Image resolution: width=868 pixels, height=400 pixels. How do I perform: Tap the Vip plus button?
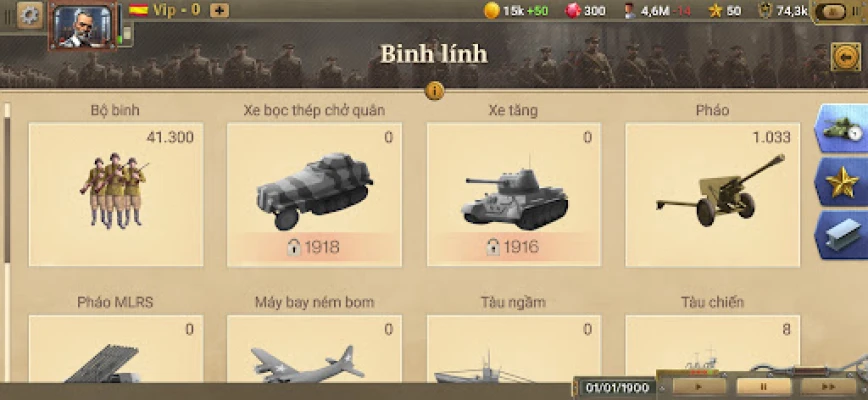click(219, 11)
